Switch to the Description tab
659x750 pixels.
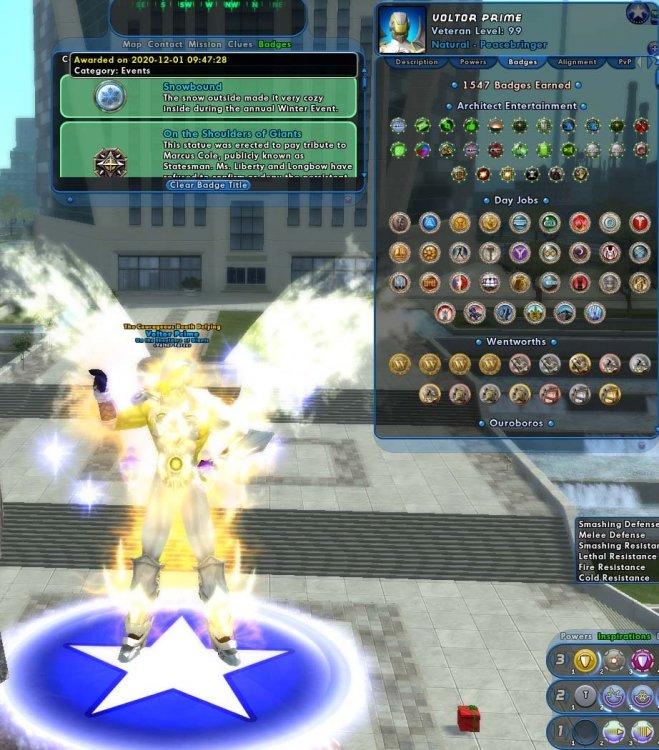point(416,62)
